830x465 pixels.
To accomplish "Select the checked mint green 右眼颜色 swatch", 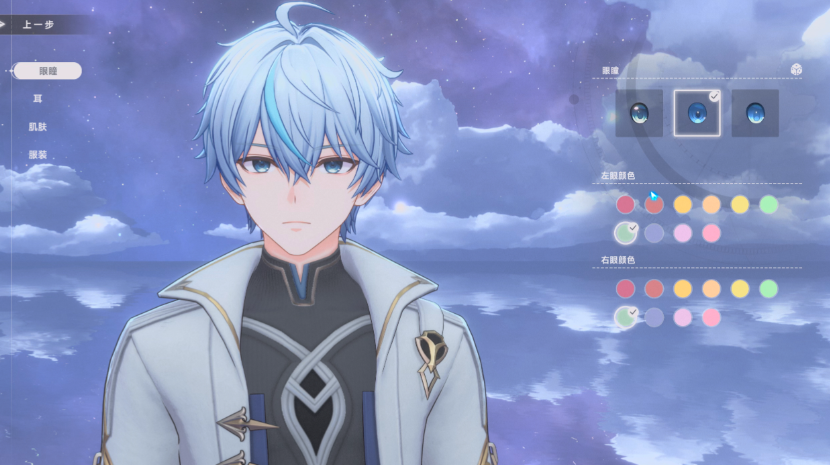I will coord(625,317).
